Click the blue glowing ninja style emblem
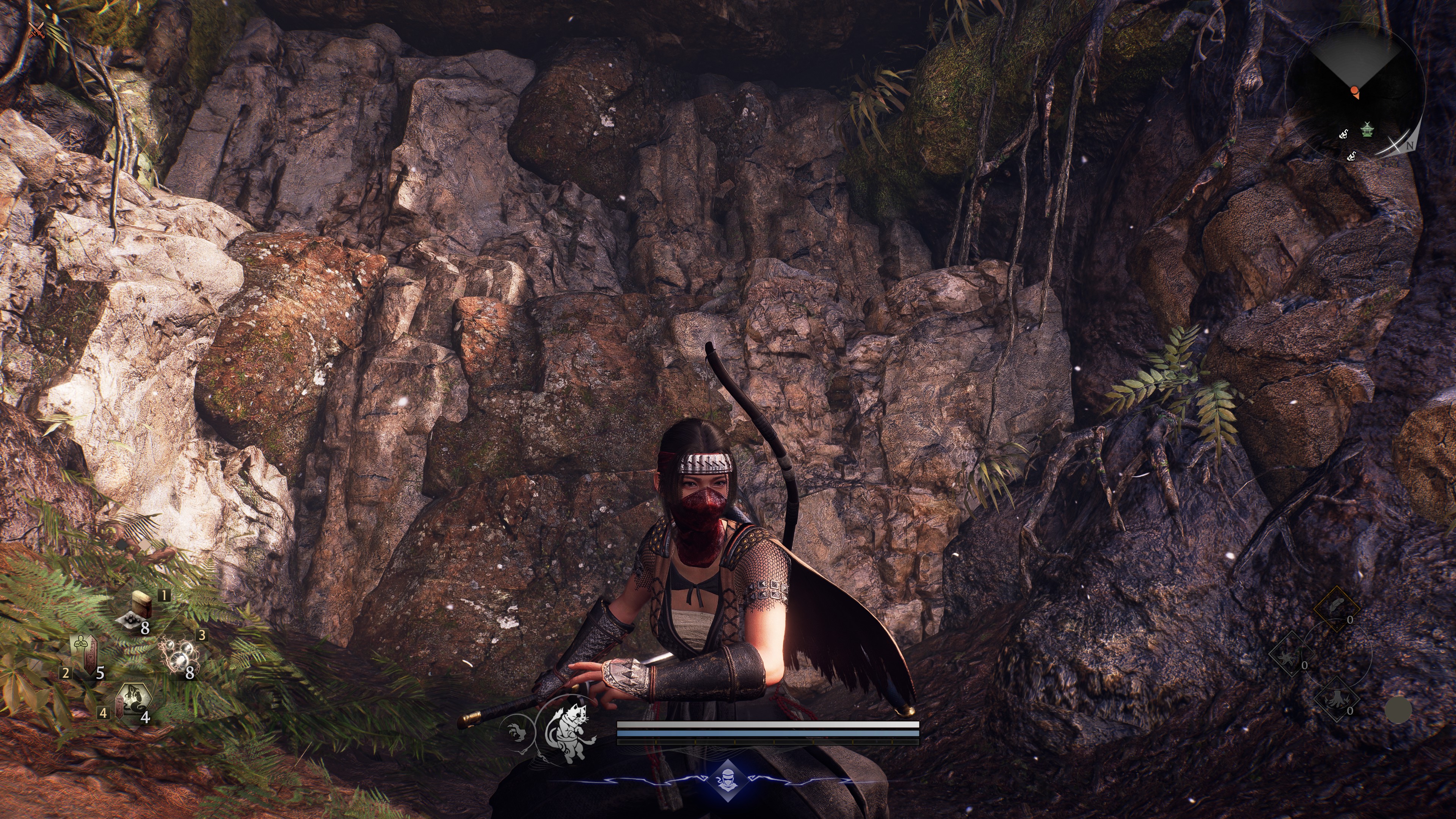Viewport: 1456px width, 819px height. pyautogui.click(x=726, y=781)
